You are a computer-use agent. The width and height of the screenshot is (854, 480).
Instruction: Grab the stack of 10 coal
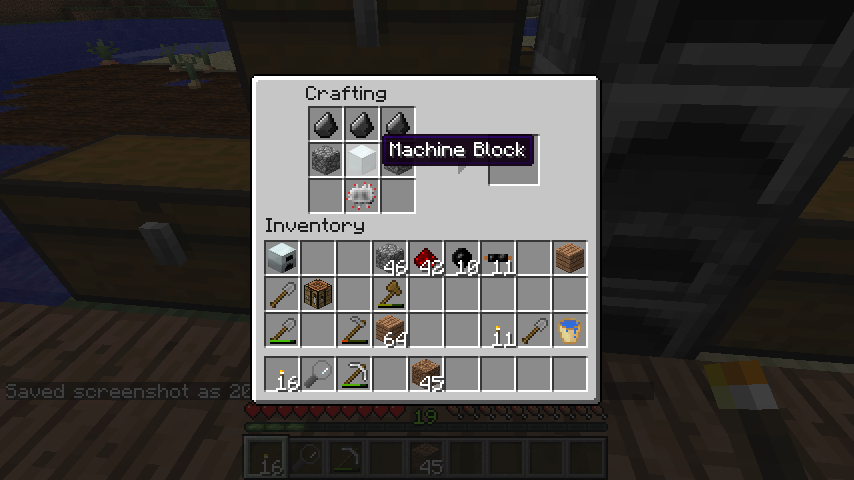(x=462, y=258)
